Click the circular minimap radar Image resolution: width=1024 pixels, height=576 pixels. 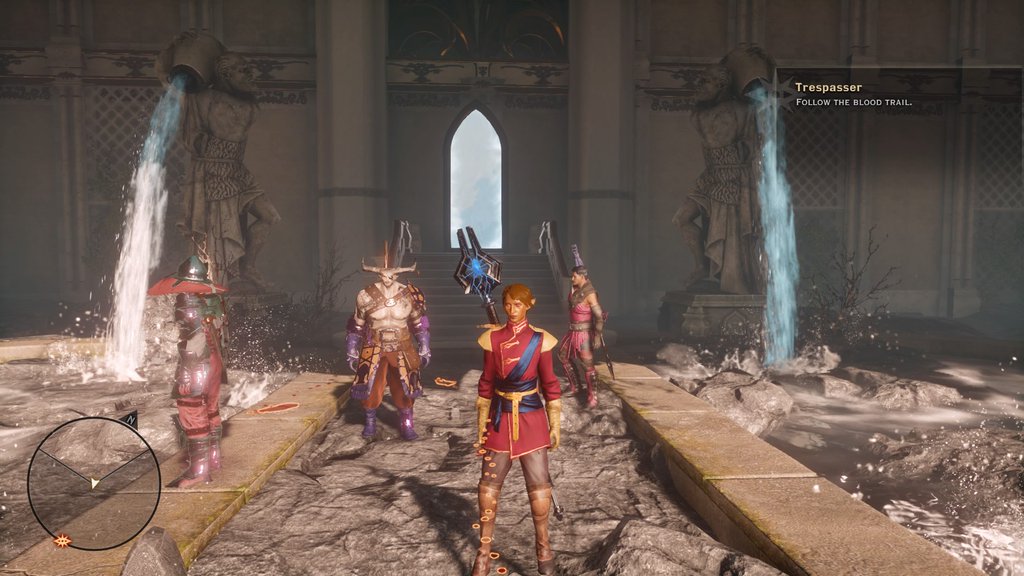point(93,483)
